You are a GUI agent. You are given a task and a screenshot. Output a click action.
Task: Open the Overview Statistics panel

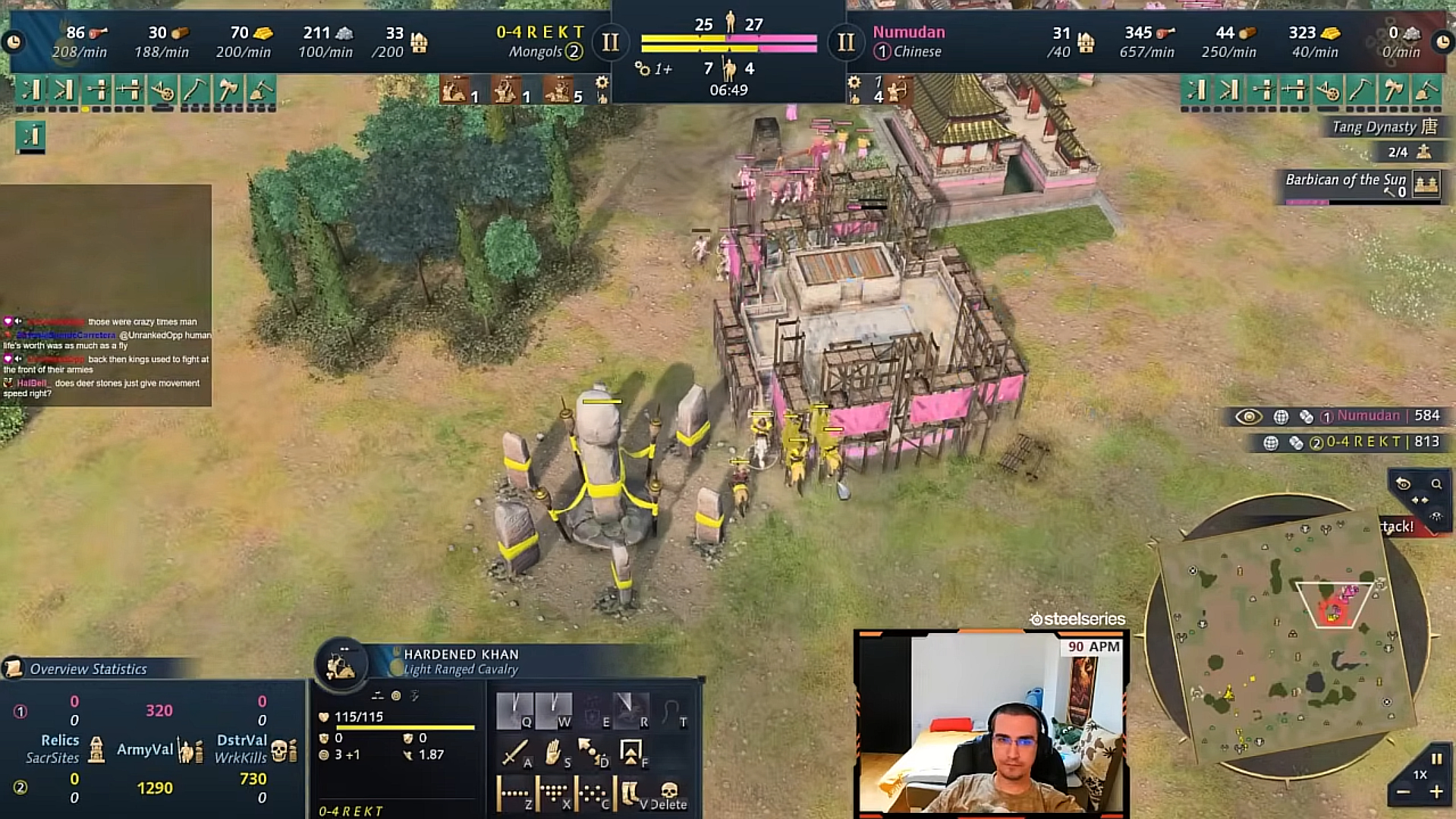click(87, 669)
